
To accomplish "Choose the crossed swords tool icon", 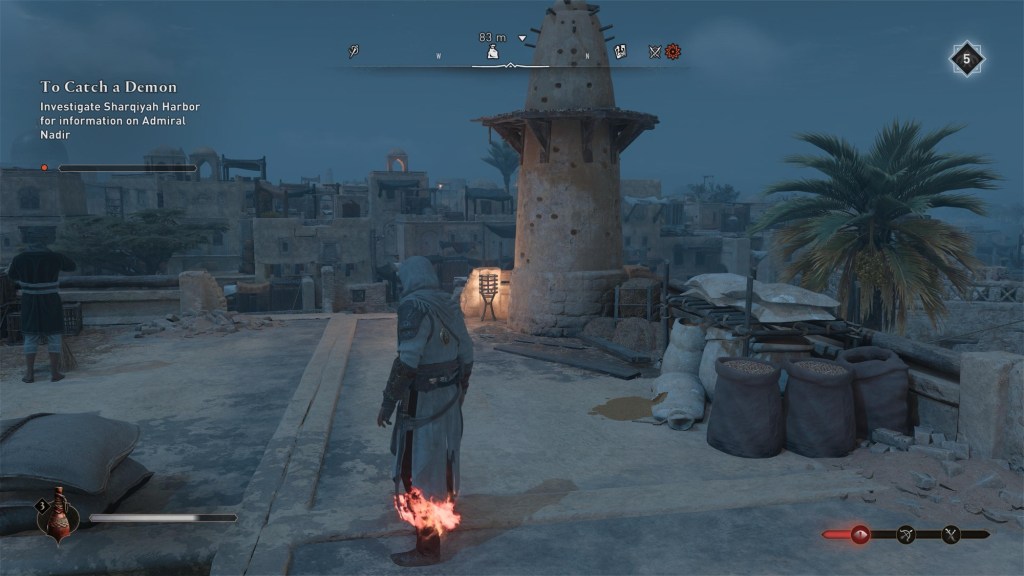I will point(950,535).
